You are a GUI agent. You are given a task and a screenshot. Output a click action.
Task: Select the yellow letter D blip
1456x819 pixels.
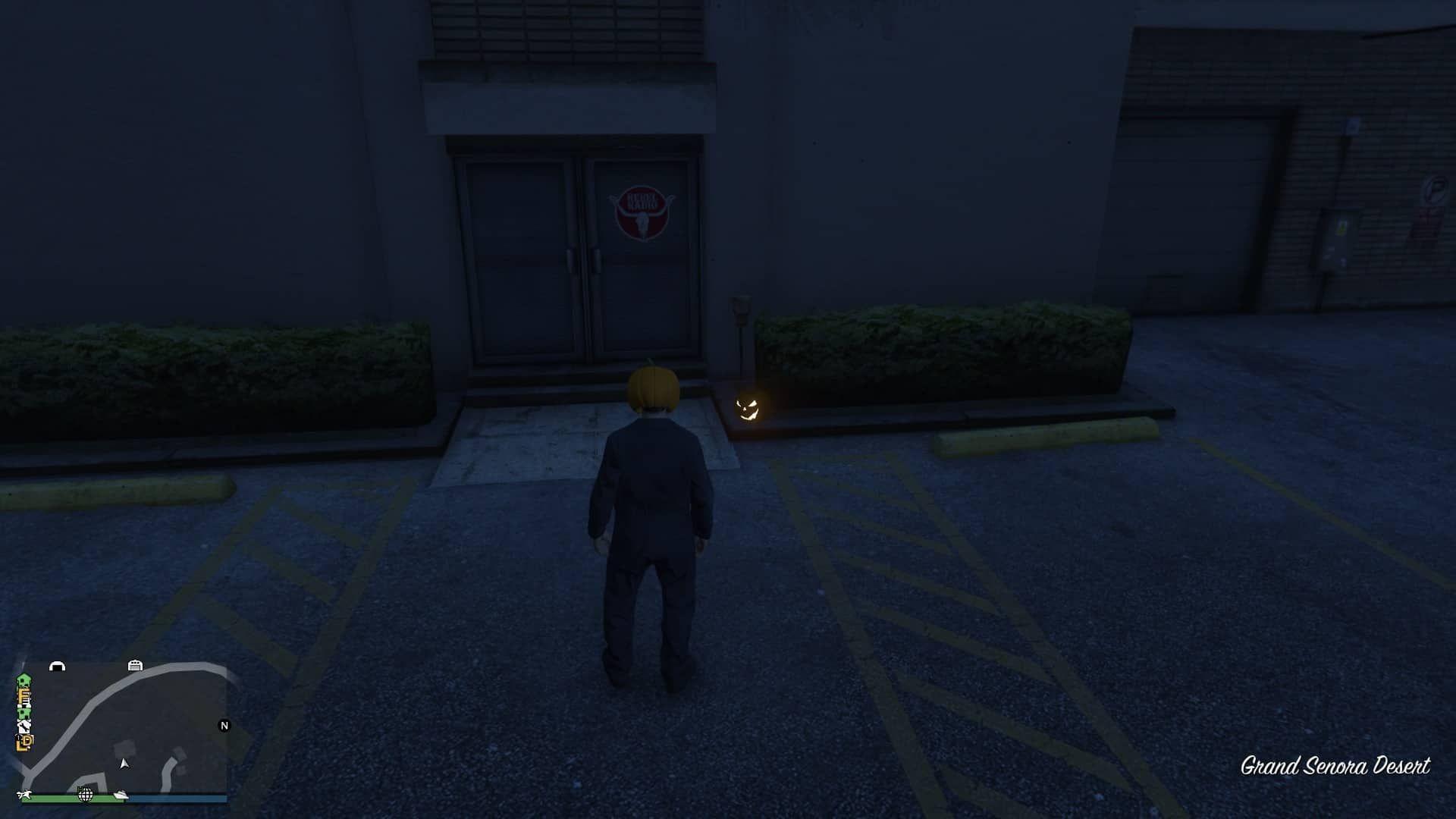tap(26, 741)
